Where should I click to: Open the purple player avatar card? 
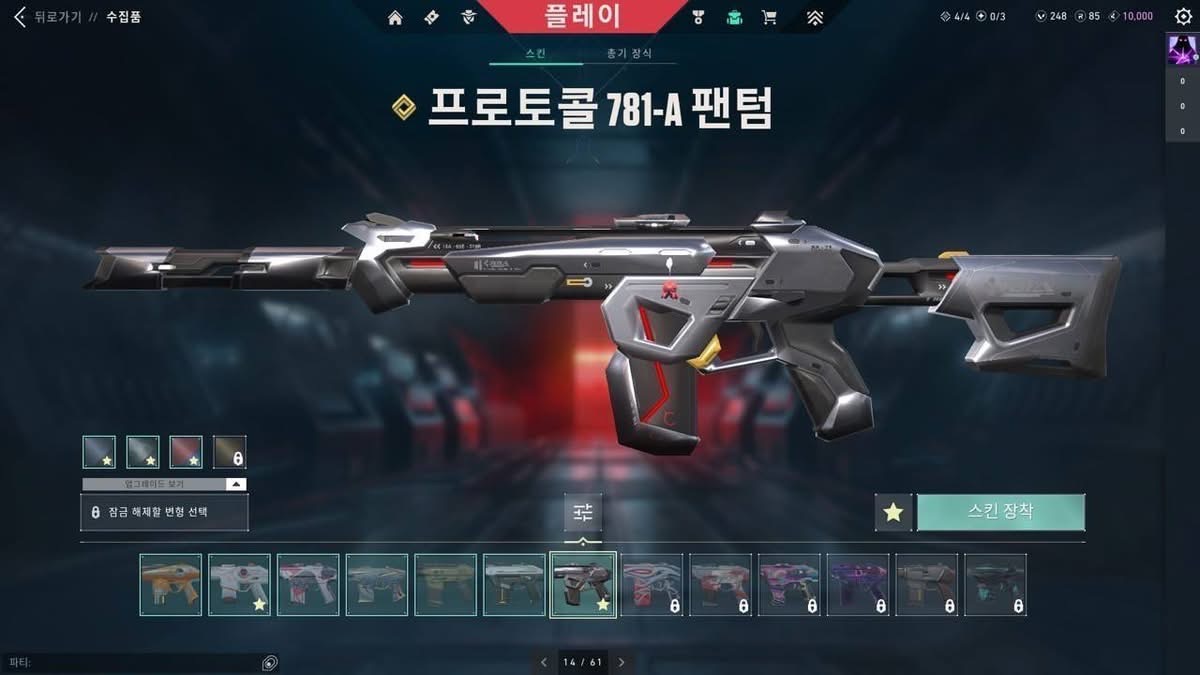1182,50
